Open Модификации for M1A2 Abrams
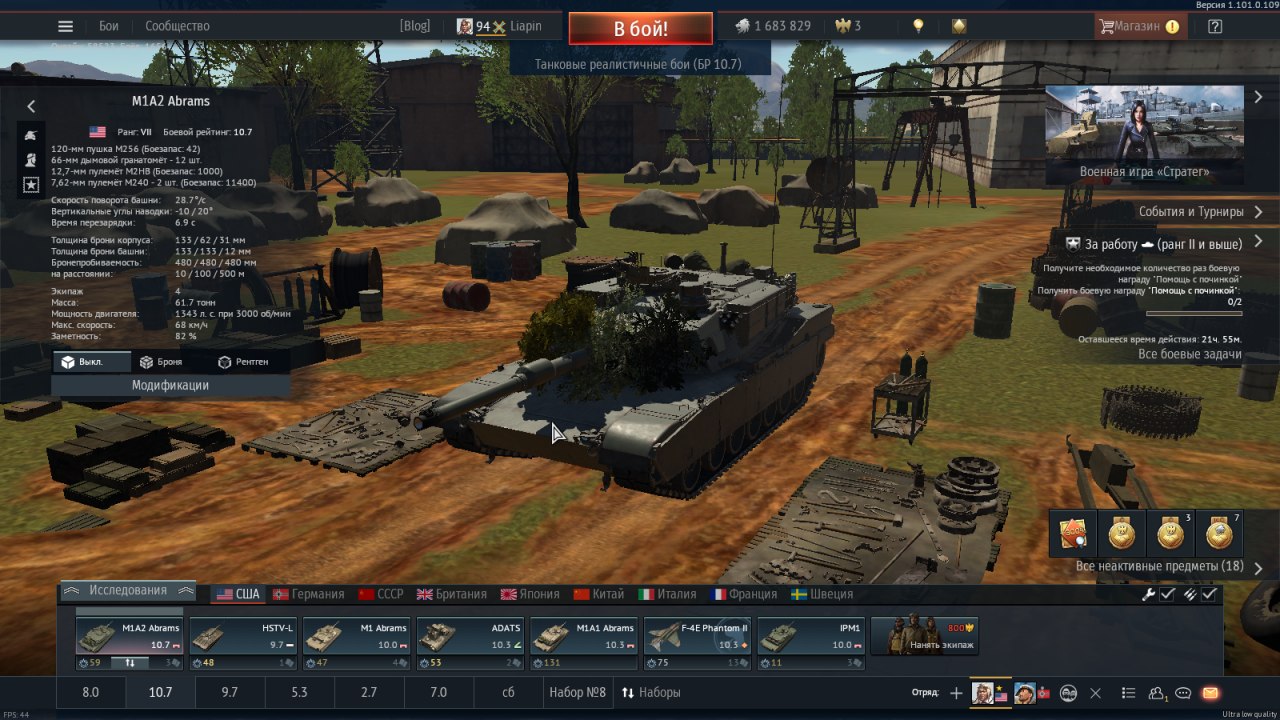 point(170,385)
